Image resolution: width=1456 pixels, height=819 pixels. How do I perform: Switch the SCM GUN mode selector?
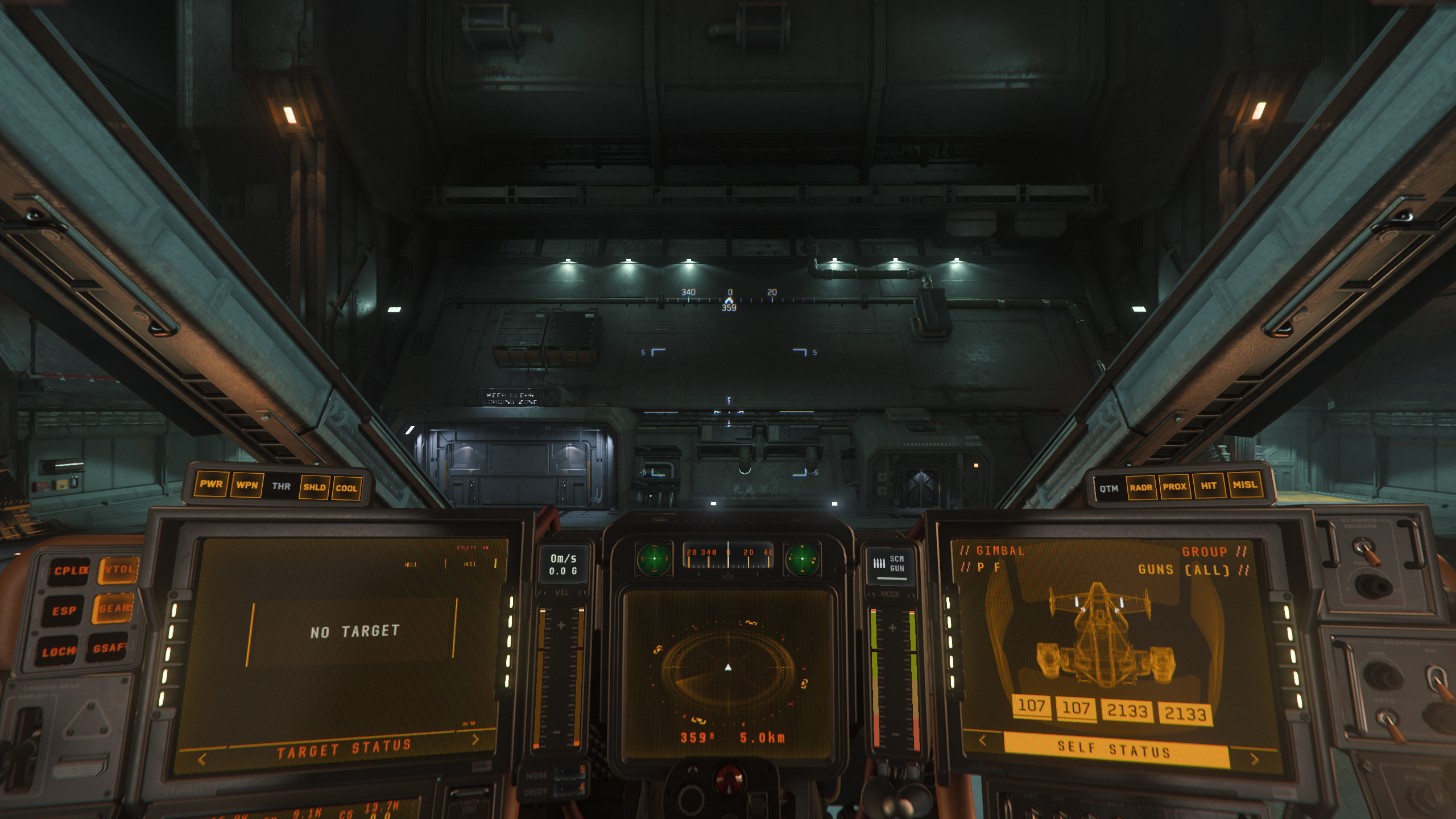point(890,564)
